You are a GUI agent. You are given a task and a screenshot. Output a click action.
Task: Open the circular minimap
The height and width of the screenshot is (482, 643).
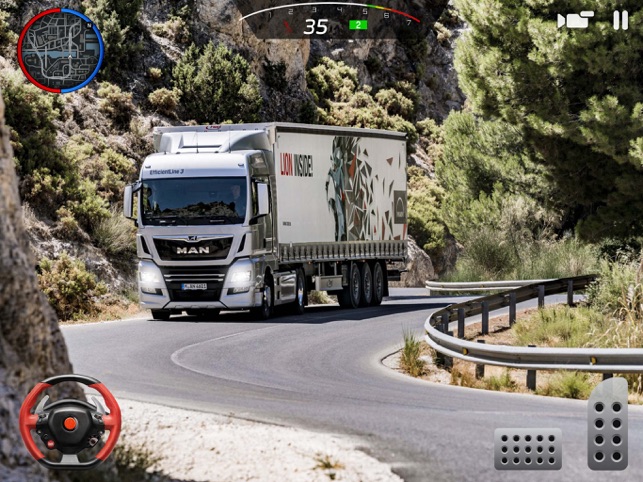pyautogui.click(x=60, y=50)
